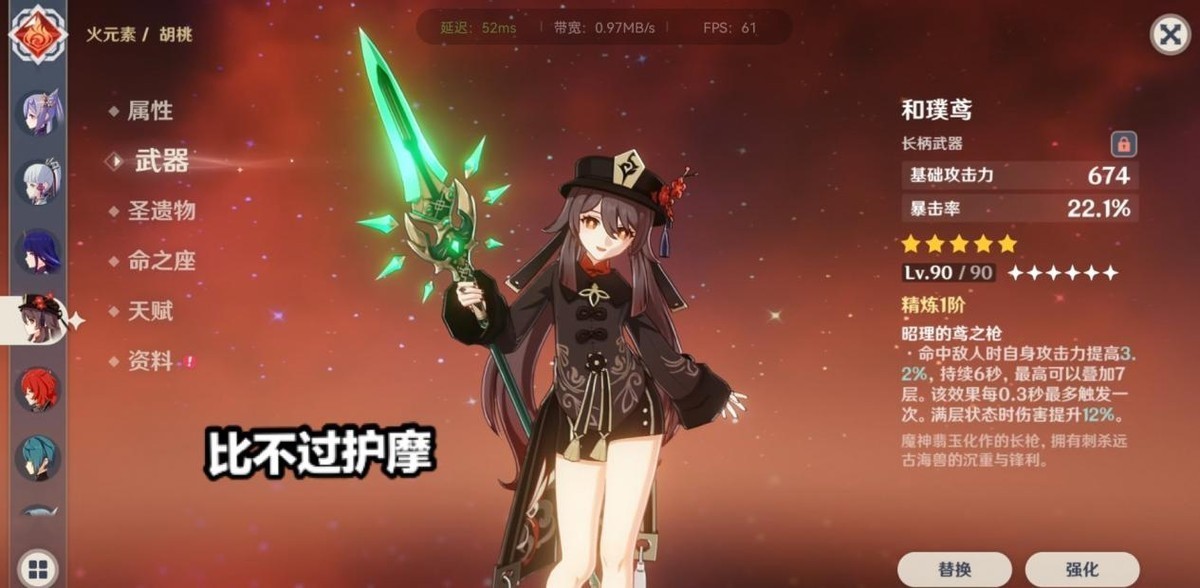Close the character screen with the X button
The height and width of the screenshot is (588, 1200).
coord(1169,35)
